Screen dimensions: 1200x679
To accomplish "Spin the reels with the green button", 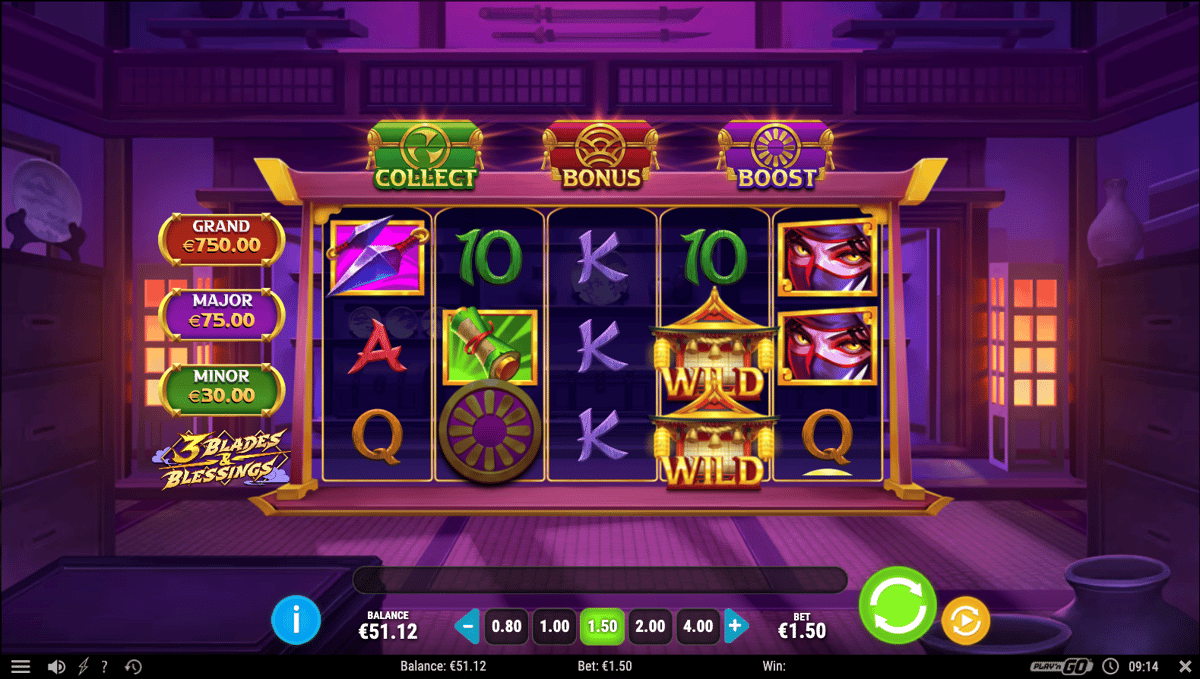I will 897,604.
